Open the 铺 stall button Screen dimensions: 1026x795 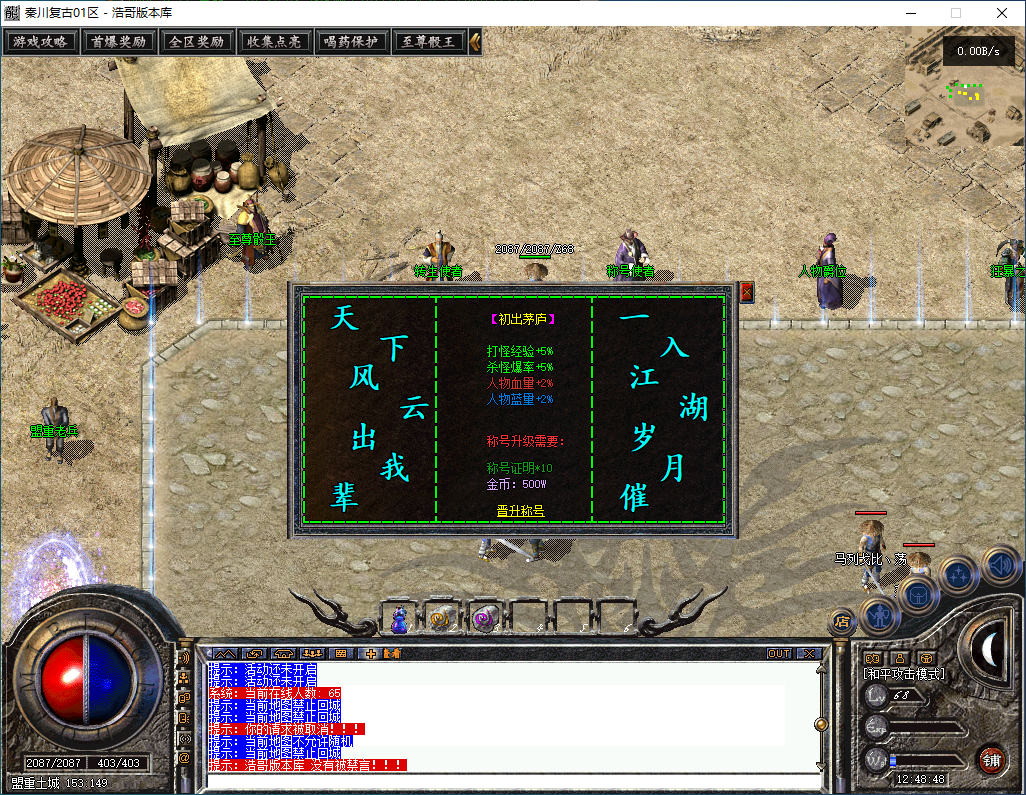[991, 759]
